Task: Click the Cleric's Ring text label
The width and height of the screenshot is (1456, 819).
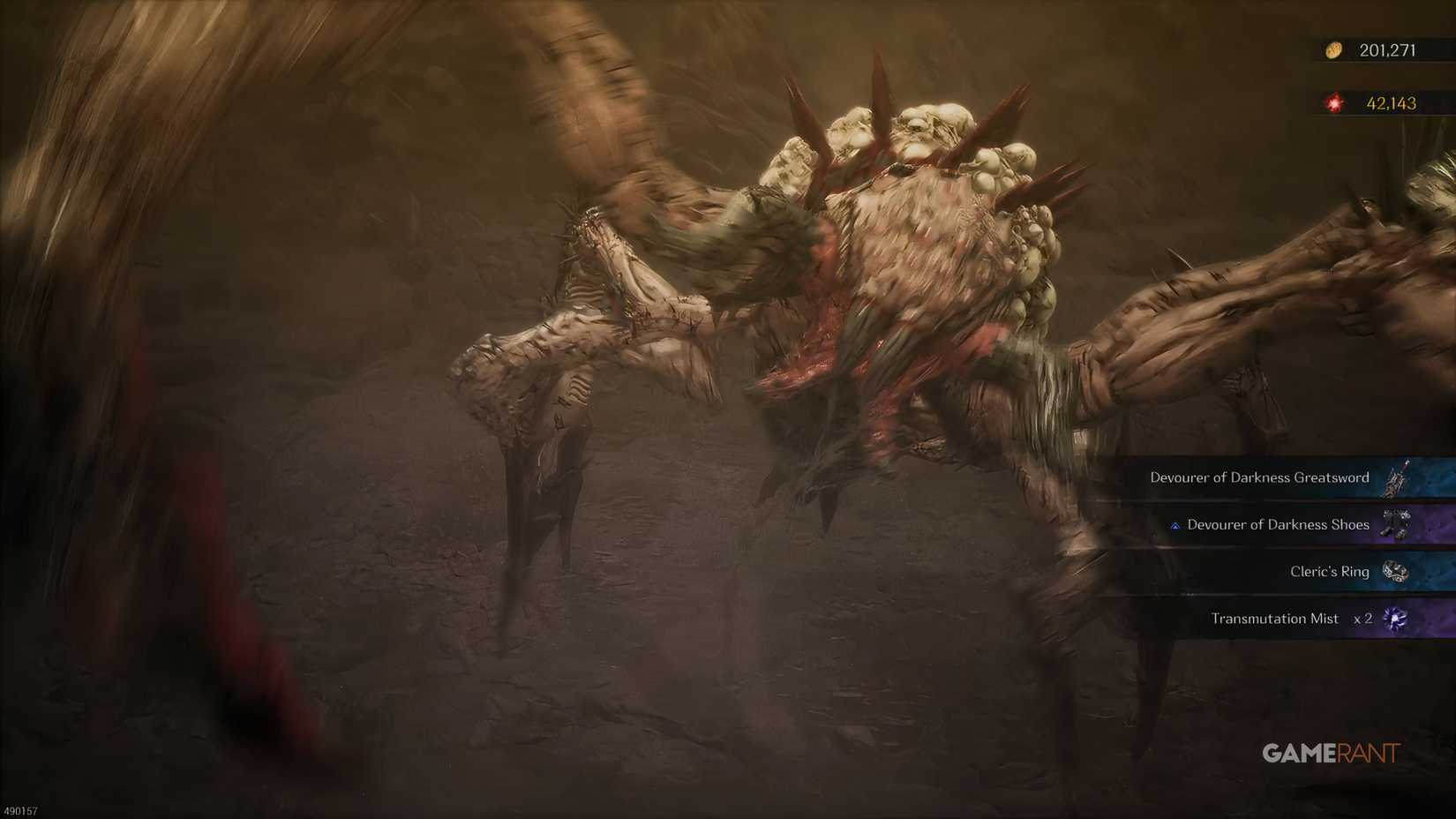Action: pos(1329,572)
